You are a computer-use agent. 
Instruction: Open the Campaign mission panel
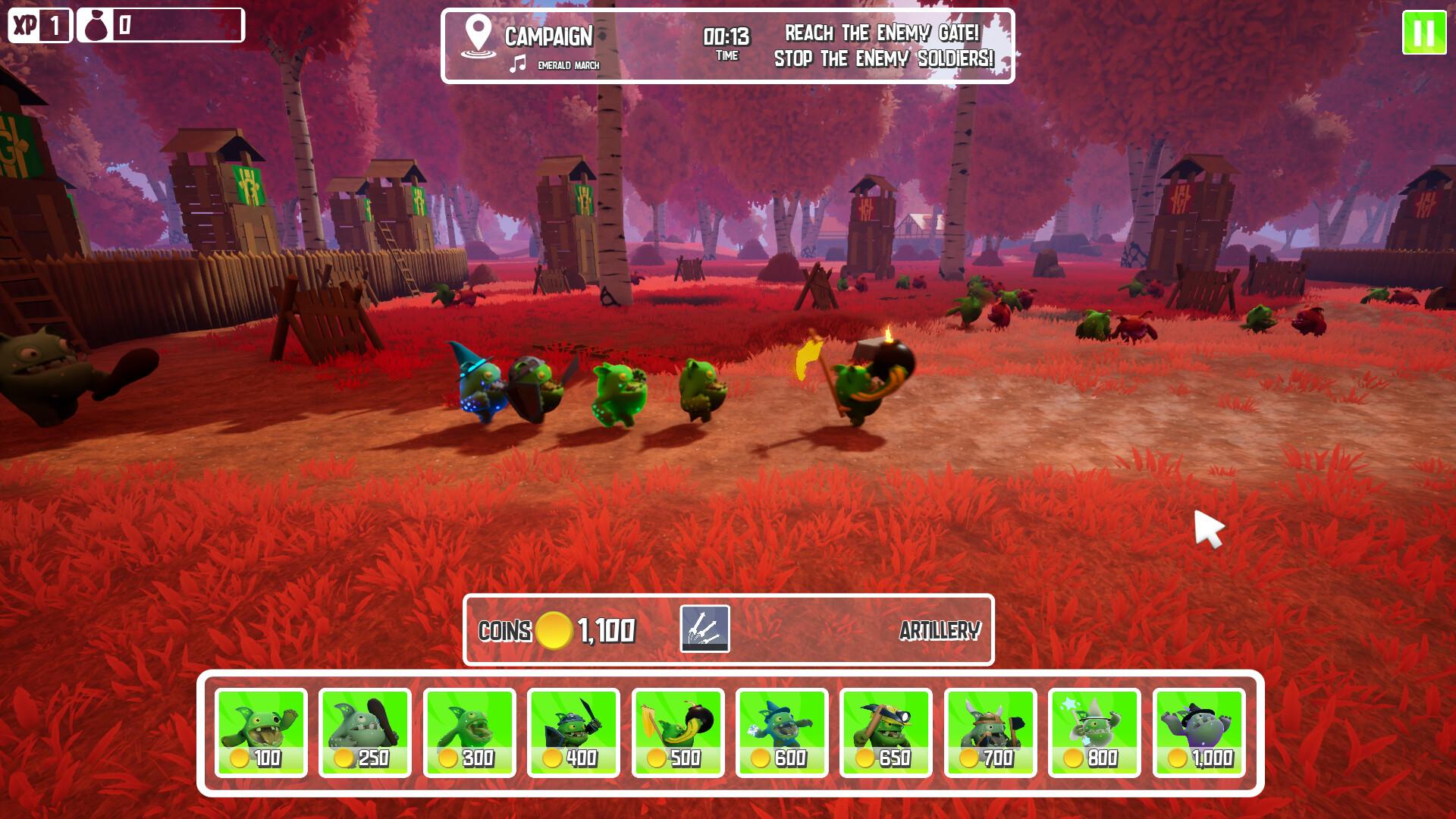coord(549,35)
